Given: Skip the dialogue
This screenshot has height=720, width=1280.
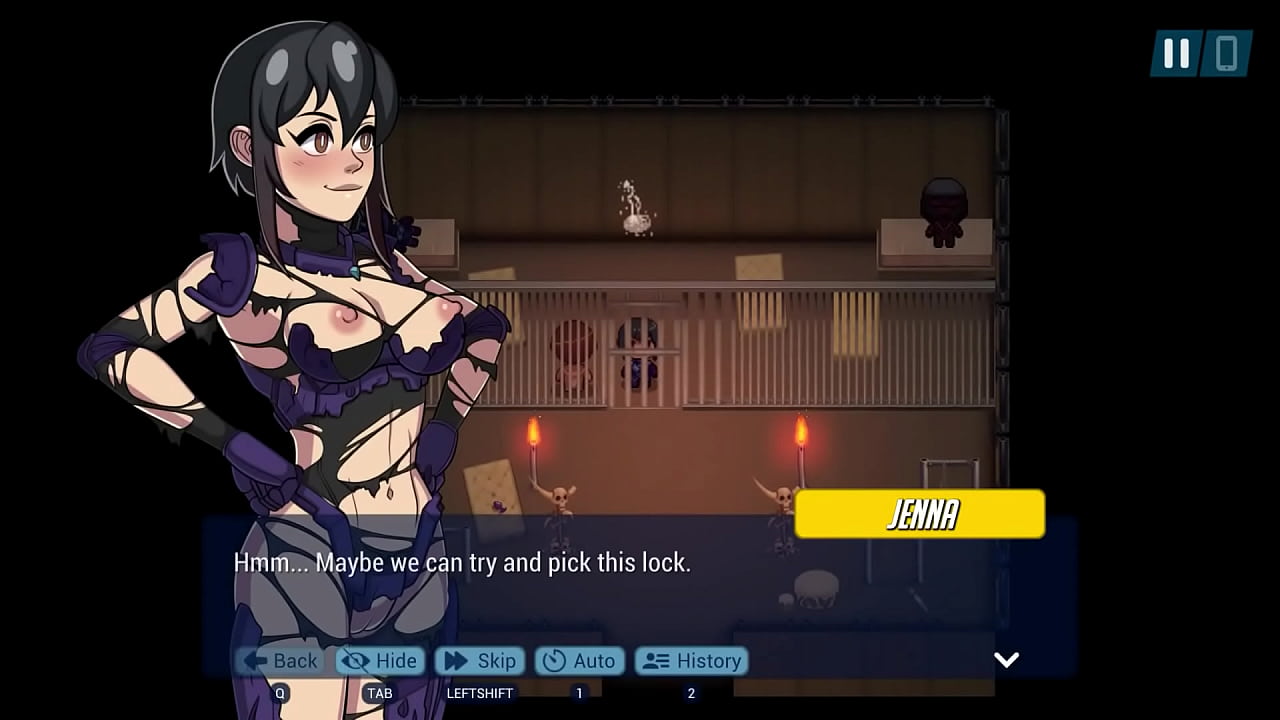Looking at the screenshot, I should click(481, 661).
